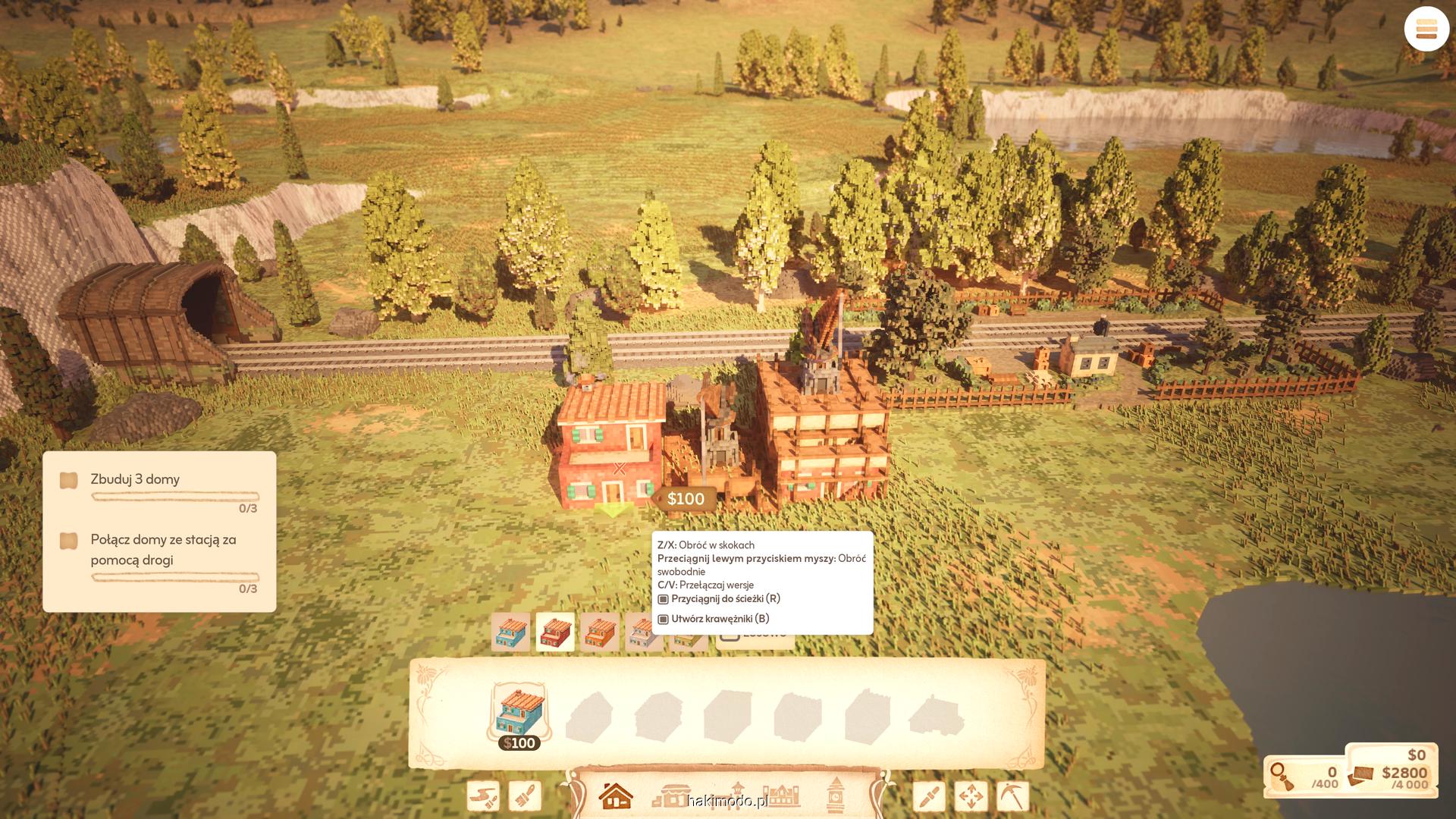Click the 'Zbuduj 3 domy' objective

(x=135, y=479)
